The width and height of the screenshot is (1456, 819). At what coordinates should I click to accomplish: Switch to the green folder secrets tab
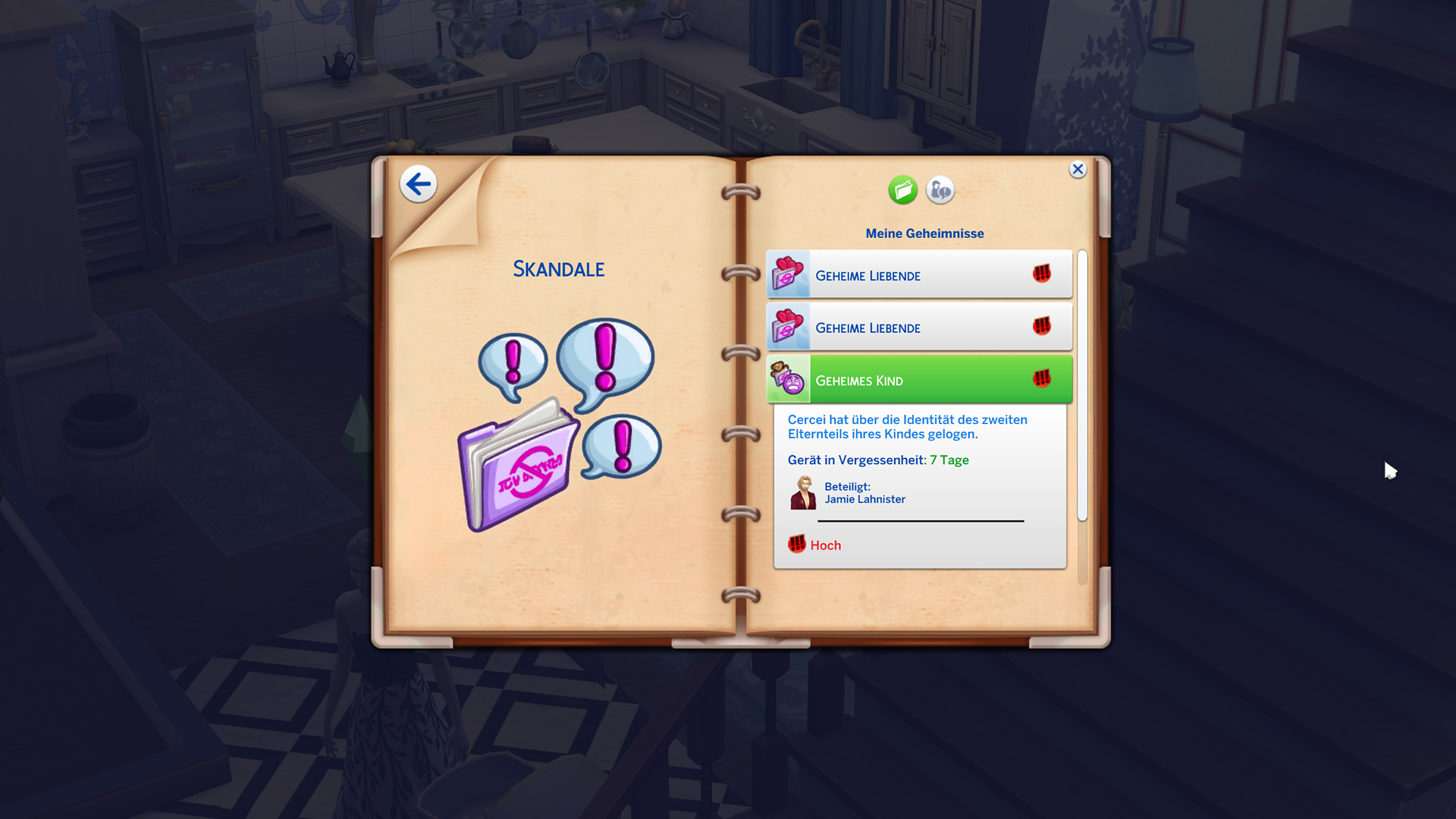pyautogui.click(x=902, y=190)
